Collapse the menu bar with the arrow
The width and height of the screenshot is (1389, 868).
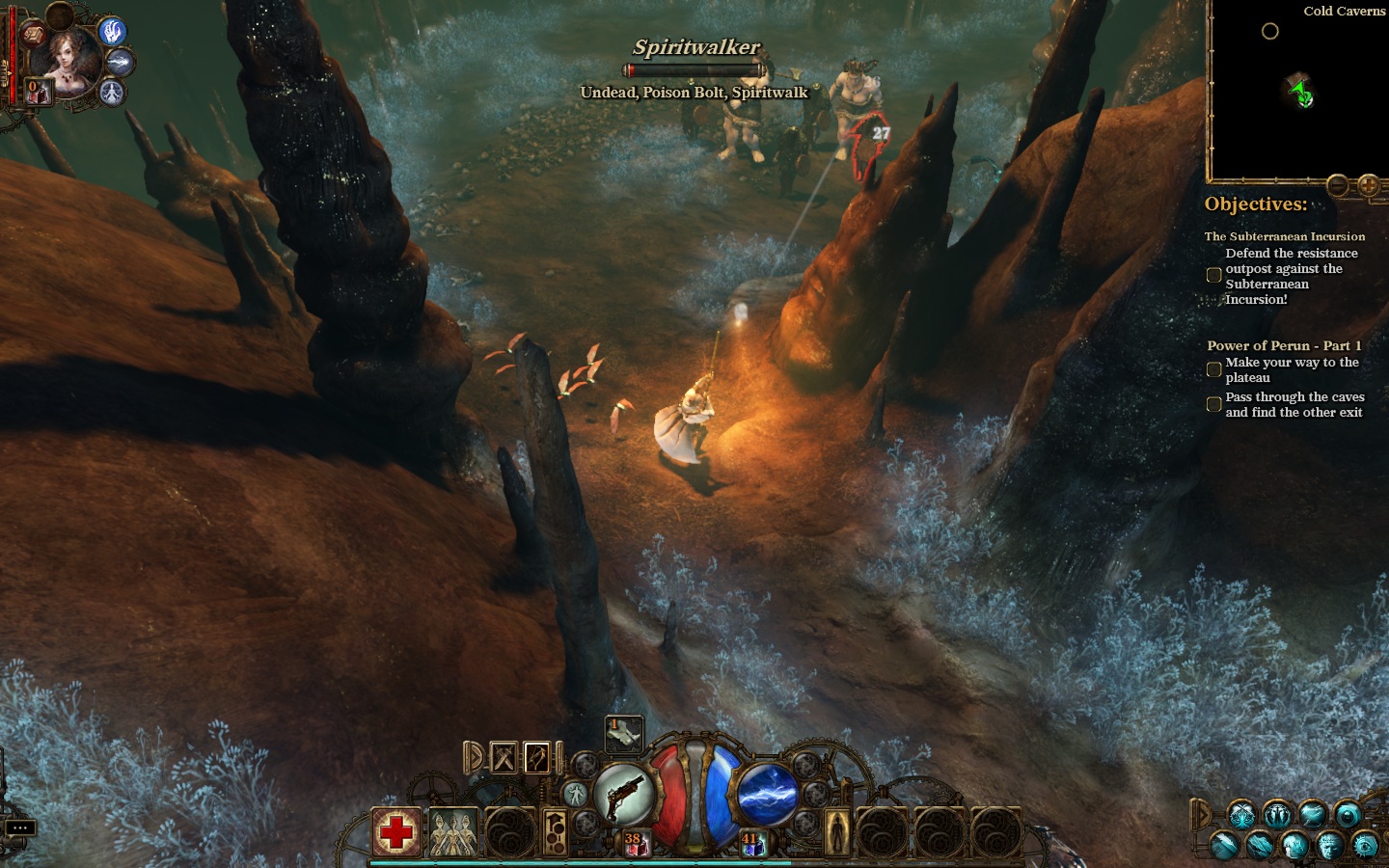click(1200, 815)
